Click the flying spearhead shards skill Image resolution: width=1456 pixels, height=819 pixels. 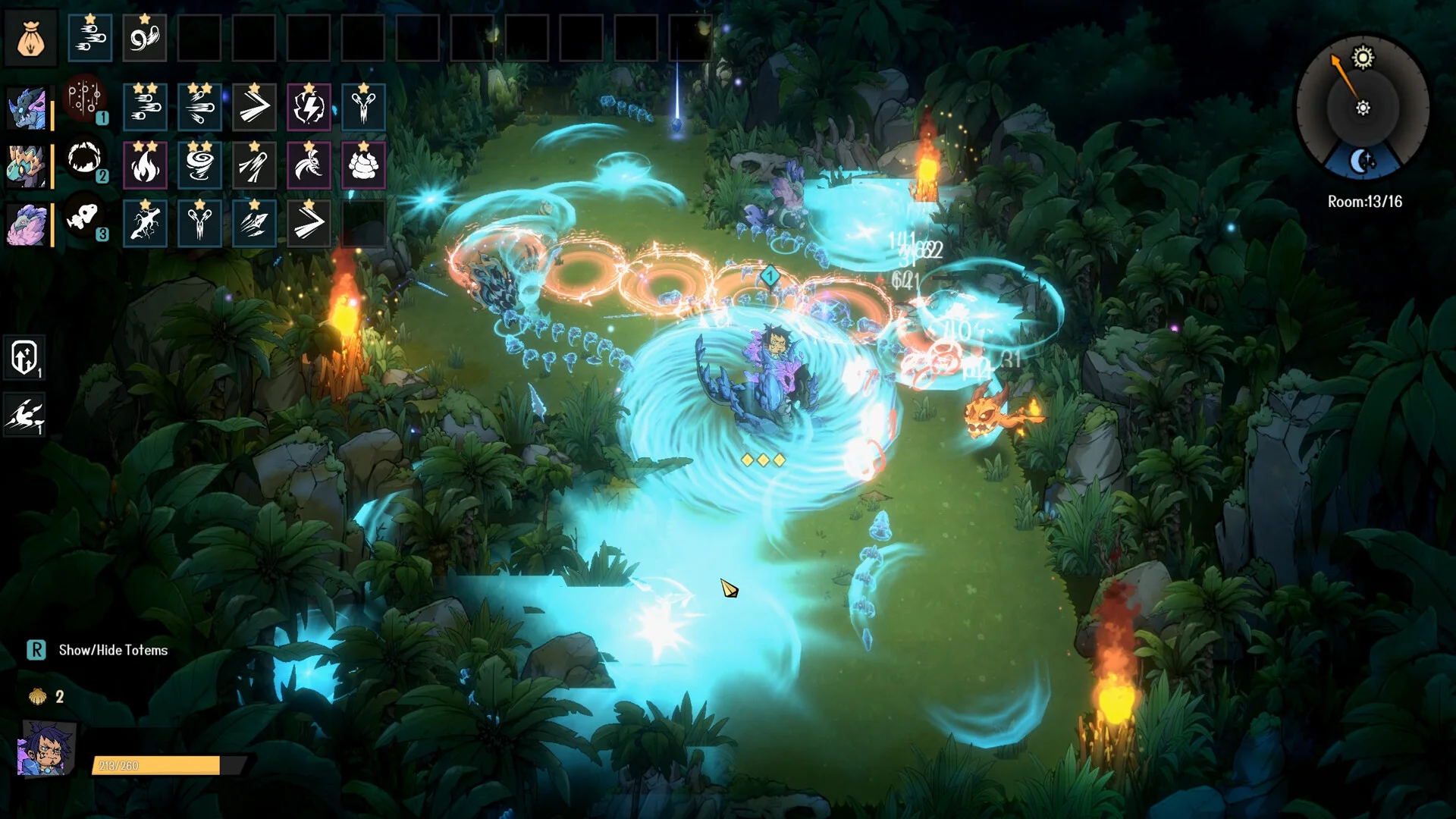click(254, 224)
